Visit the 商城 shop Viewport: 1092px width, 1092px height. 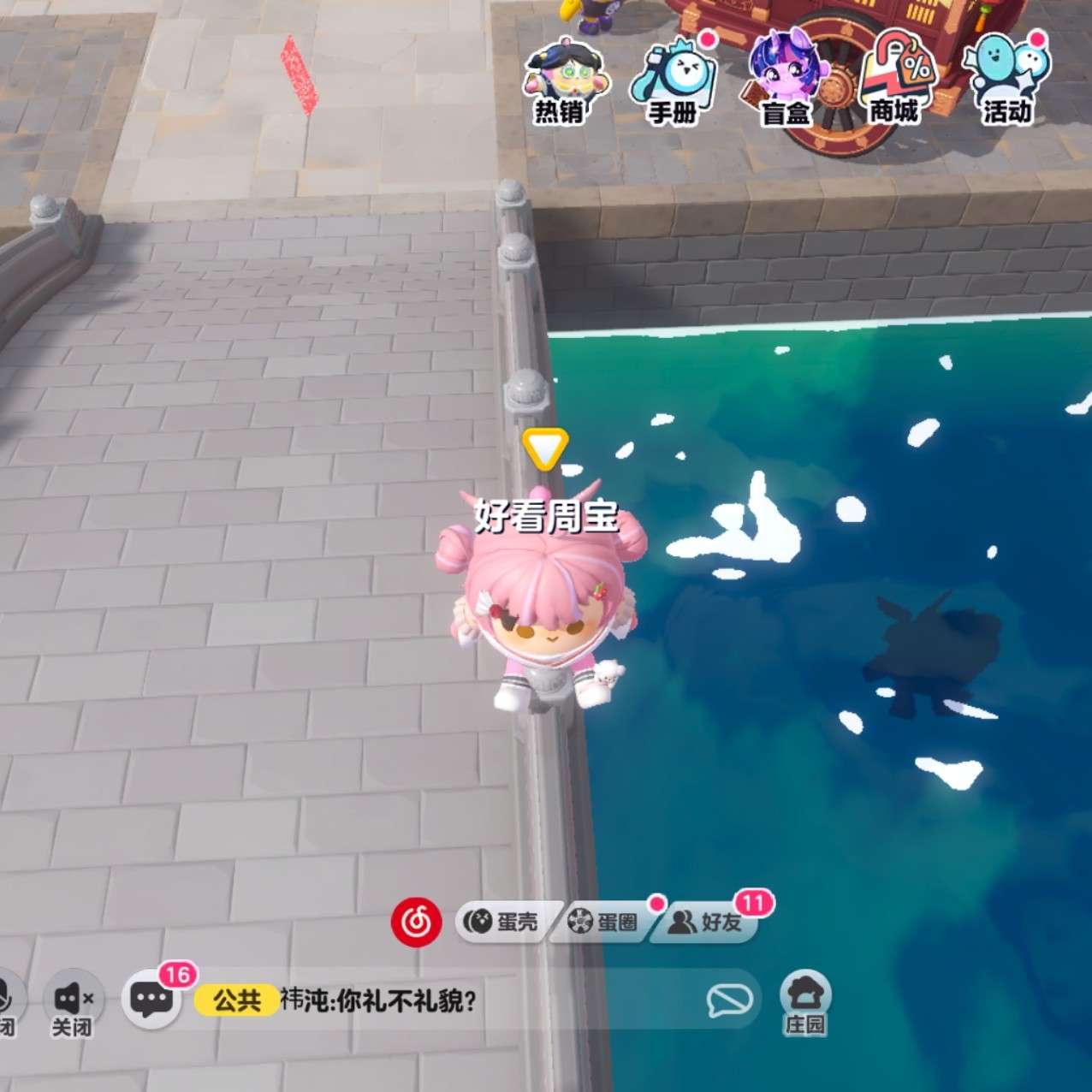[x=894, y=81]
